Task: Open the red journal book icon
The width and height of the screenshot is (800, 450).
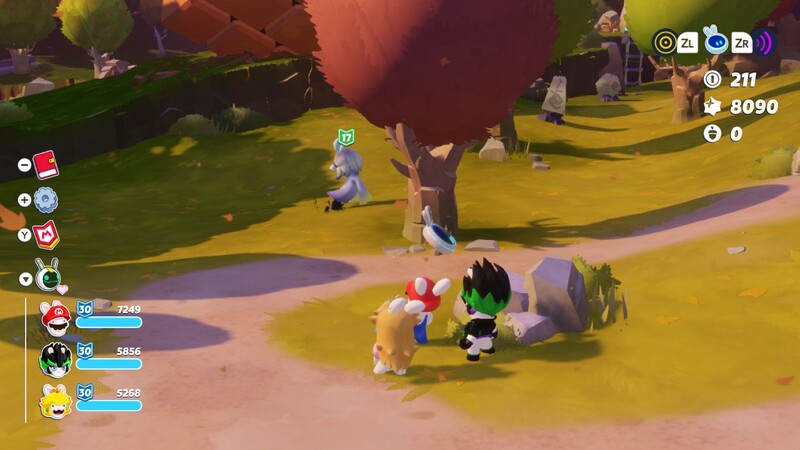Action: click(46, 164)
